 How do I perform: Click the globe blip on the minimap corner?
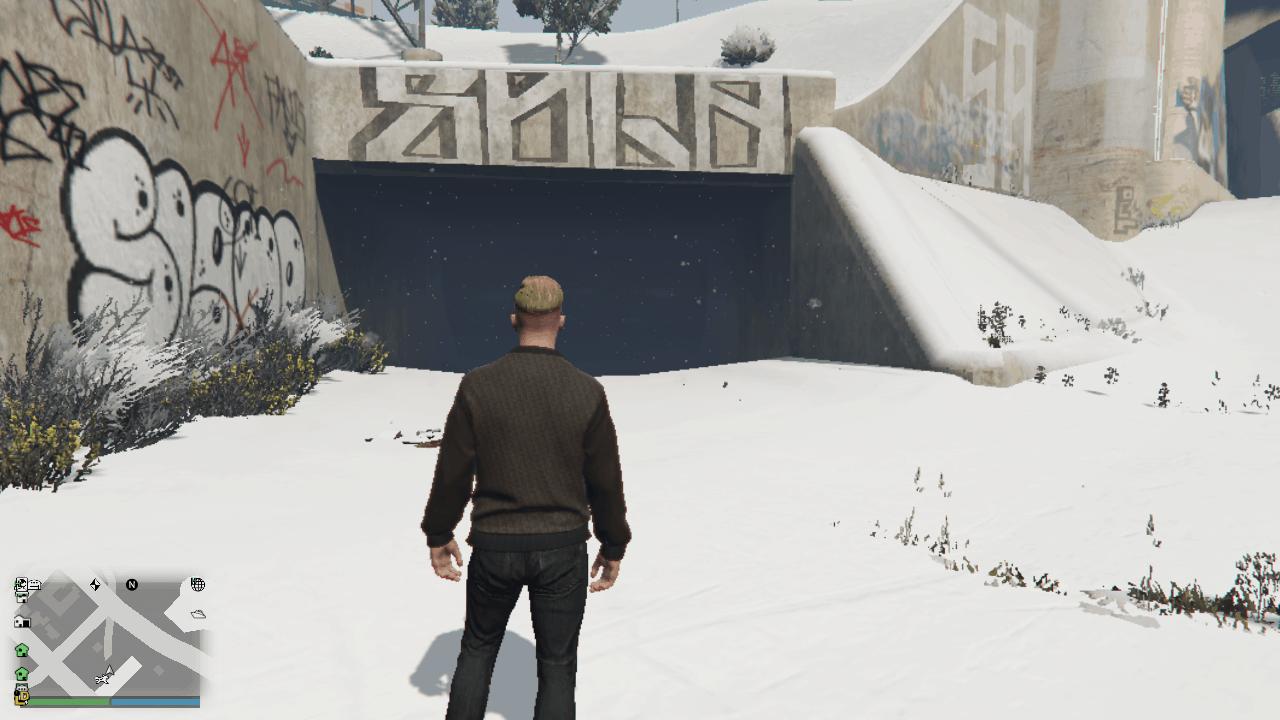[199, 583]
